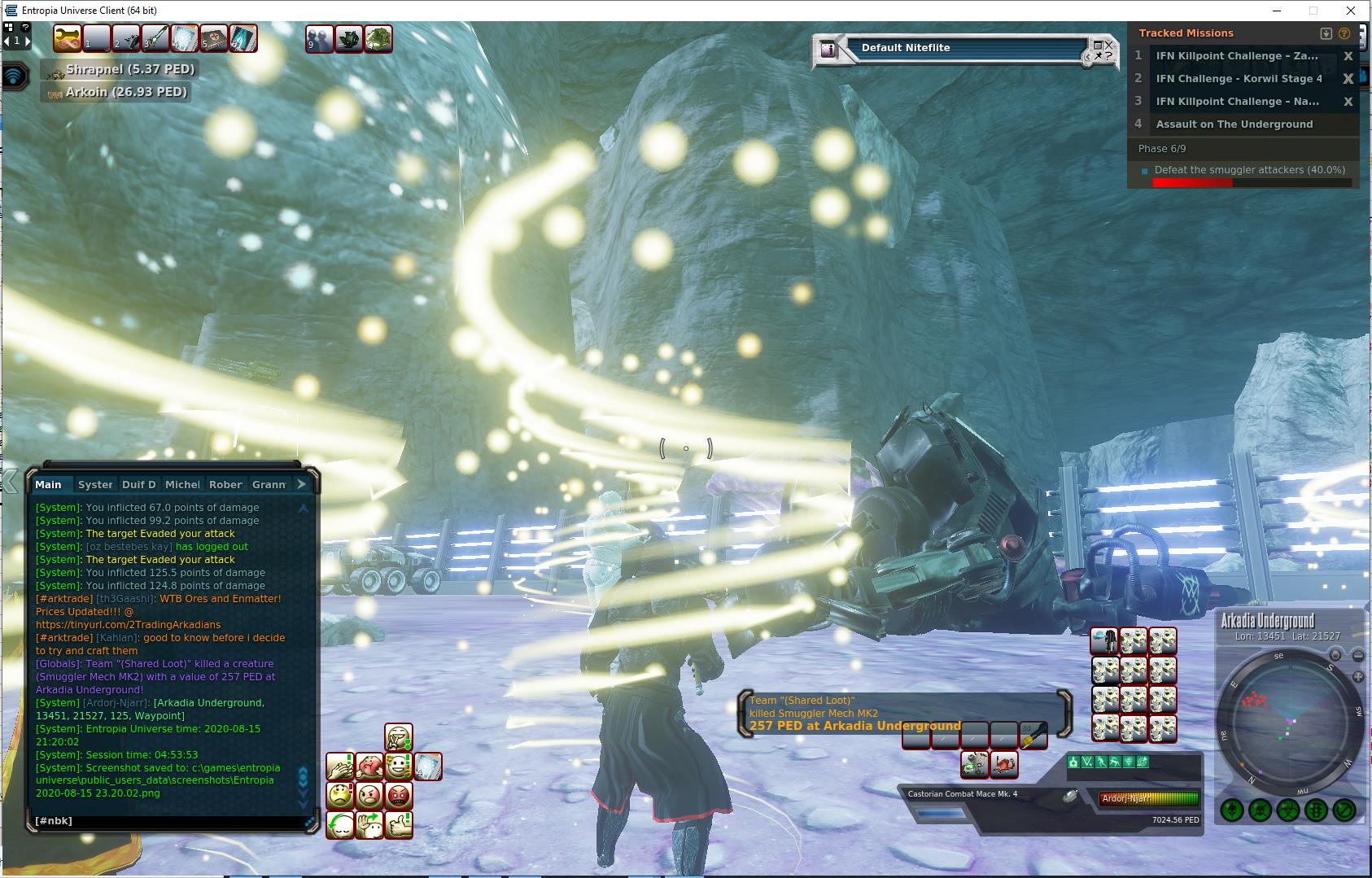Open the tracked missions help button

[1344, 33]
